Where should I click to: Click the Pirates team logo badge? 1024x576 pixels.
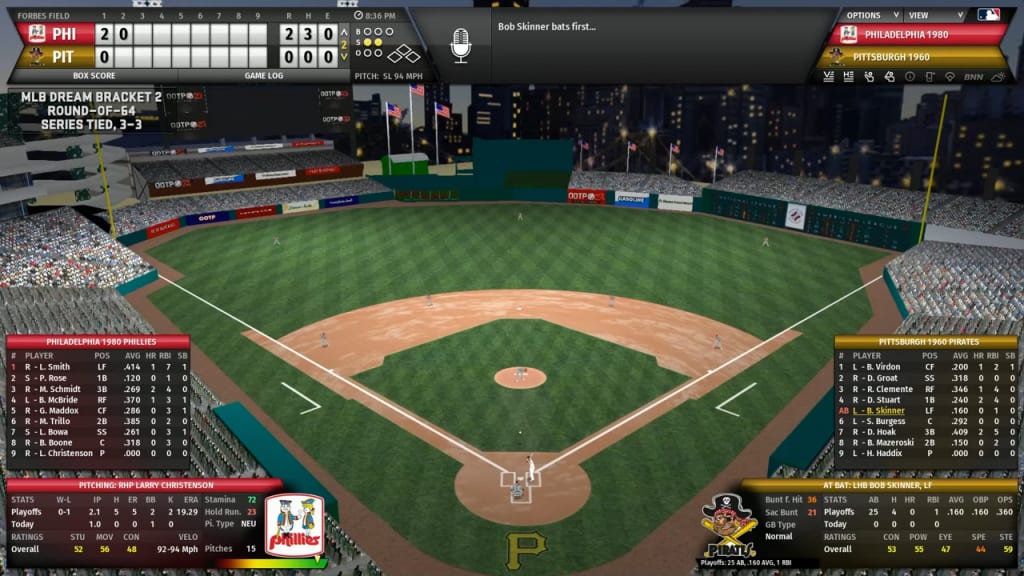727,525
